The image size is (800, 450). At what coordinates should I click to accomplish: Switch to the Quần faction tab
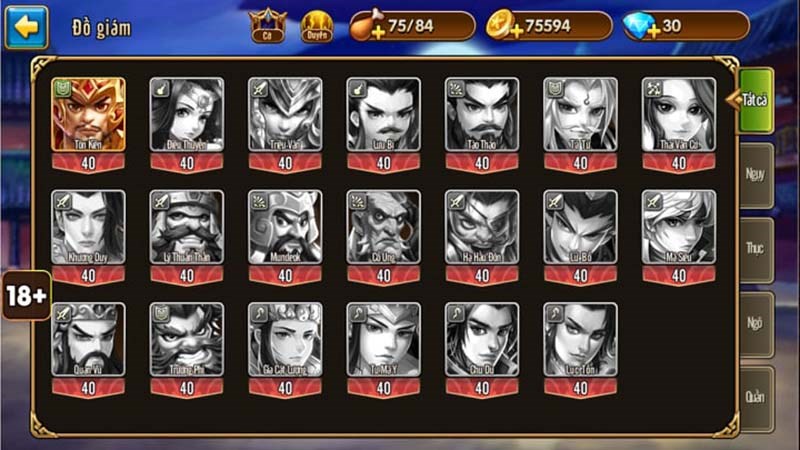pos(756,397)
